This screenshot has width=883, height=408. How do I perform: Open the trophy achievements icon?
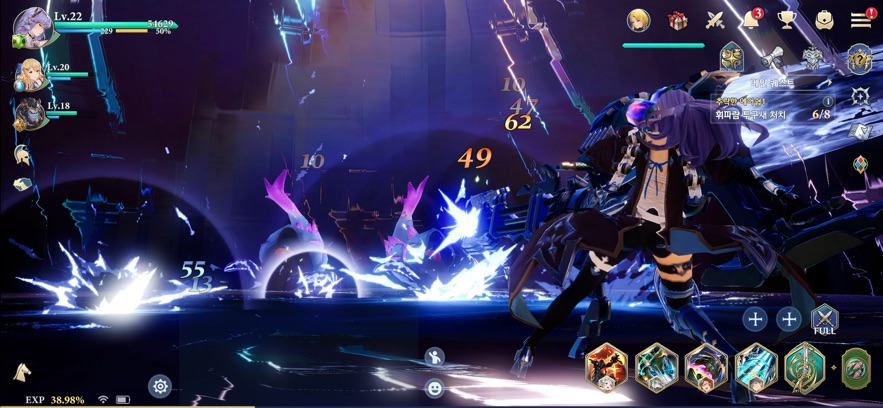pyautogui.click(x=788, y=20)
